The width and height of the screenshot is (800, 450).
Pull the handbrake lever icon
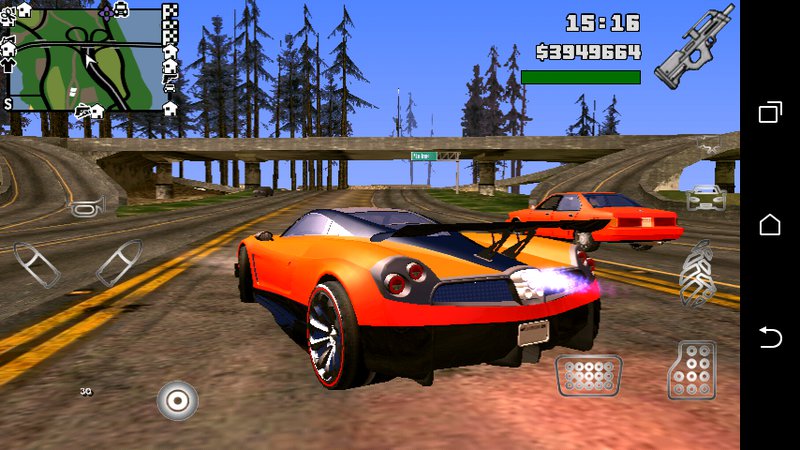697,272
